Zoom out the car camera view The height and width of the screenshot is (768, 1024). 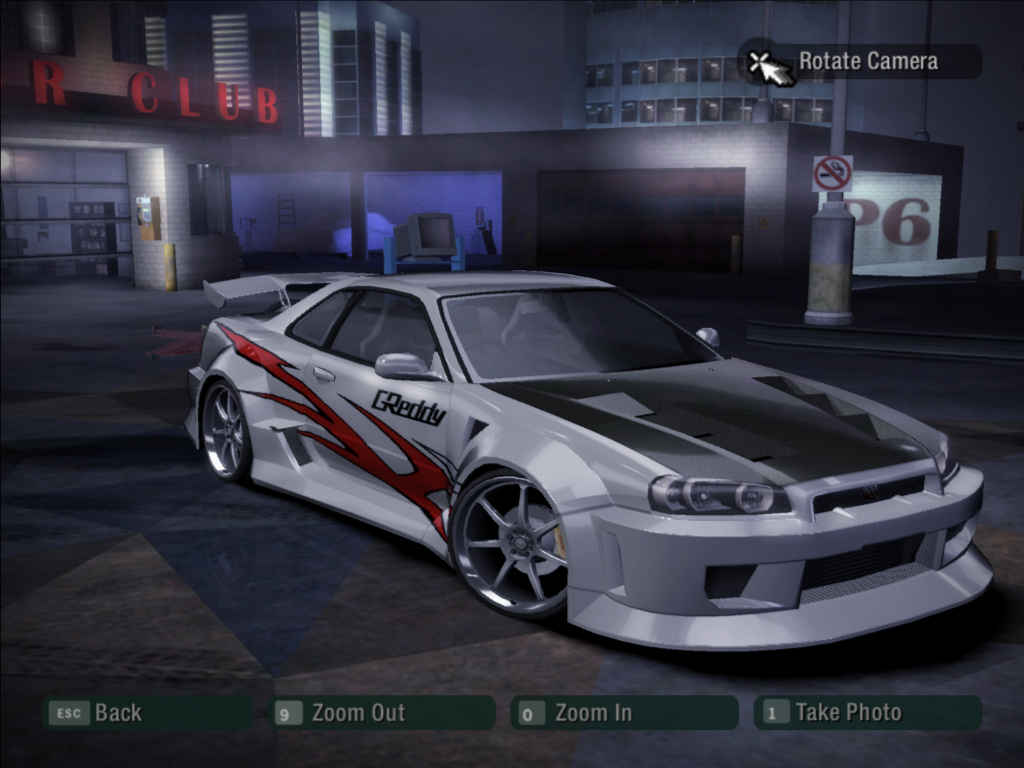383,713
